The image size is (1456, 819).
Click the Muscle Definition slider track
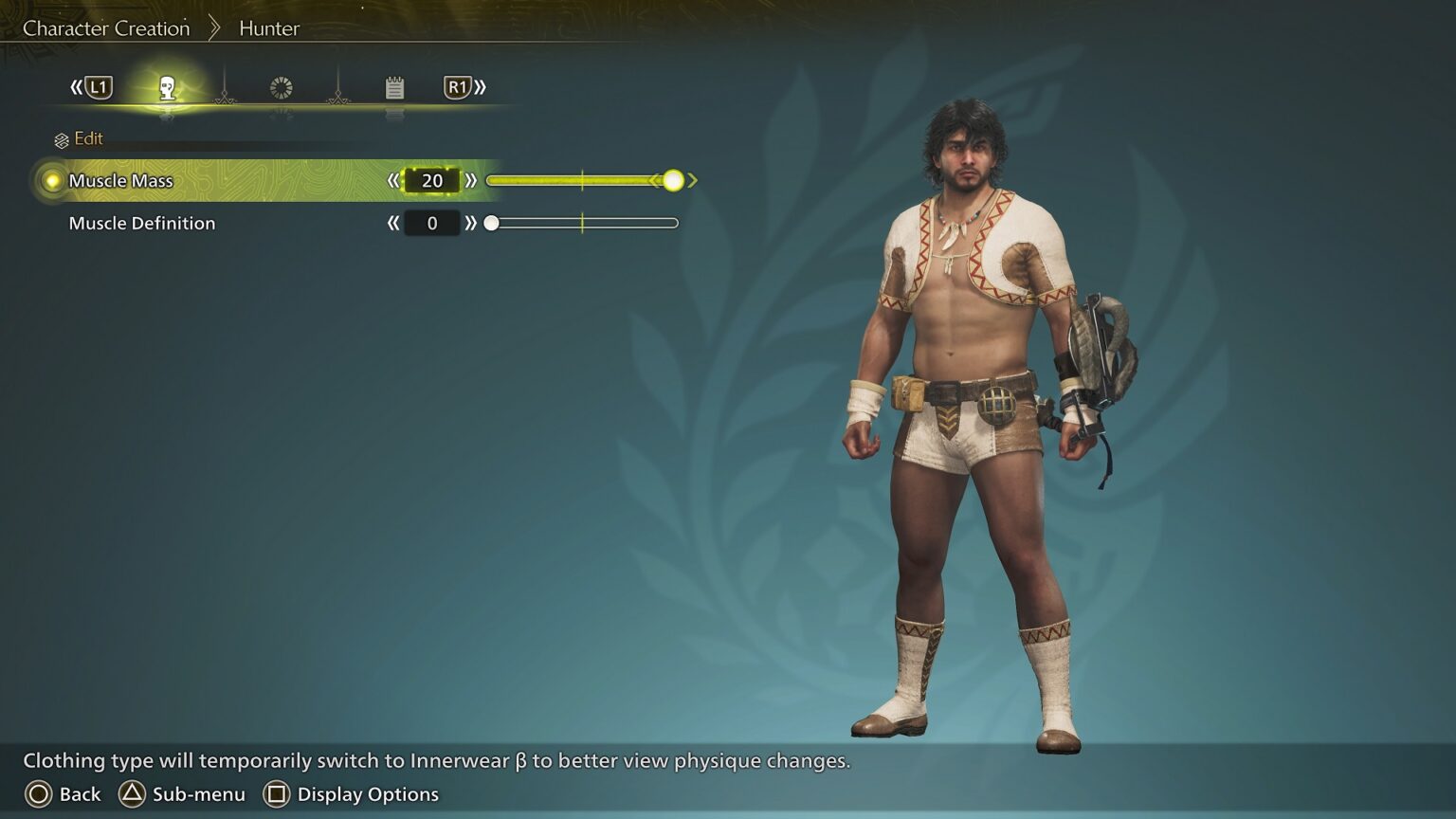[x=584, y=224]
